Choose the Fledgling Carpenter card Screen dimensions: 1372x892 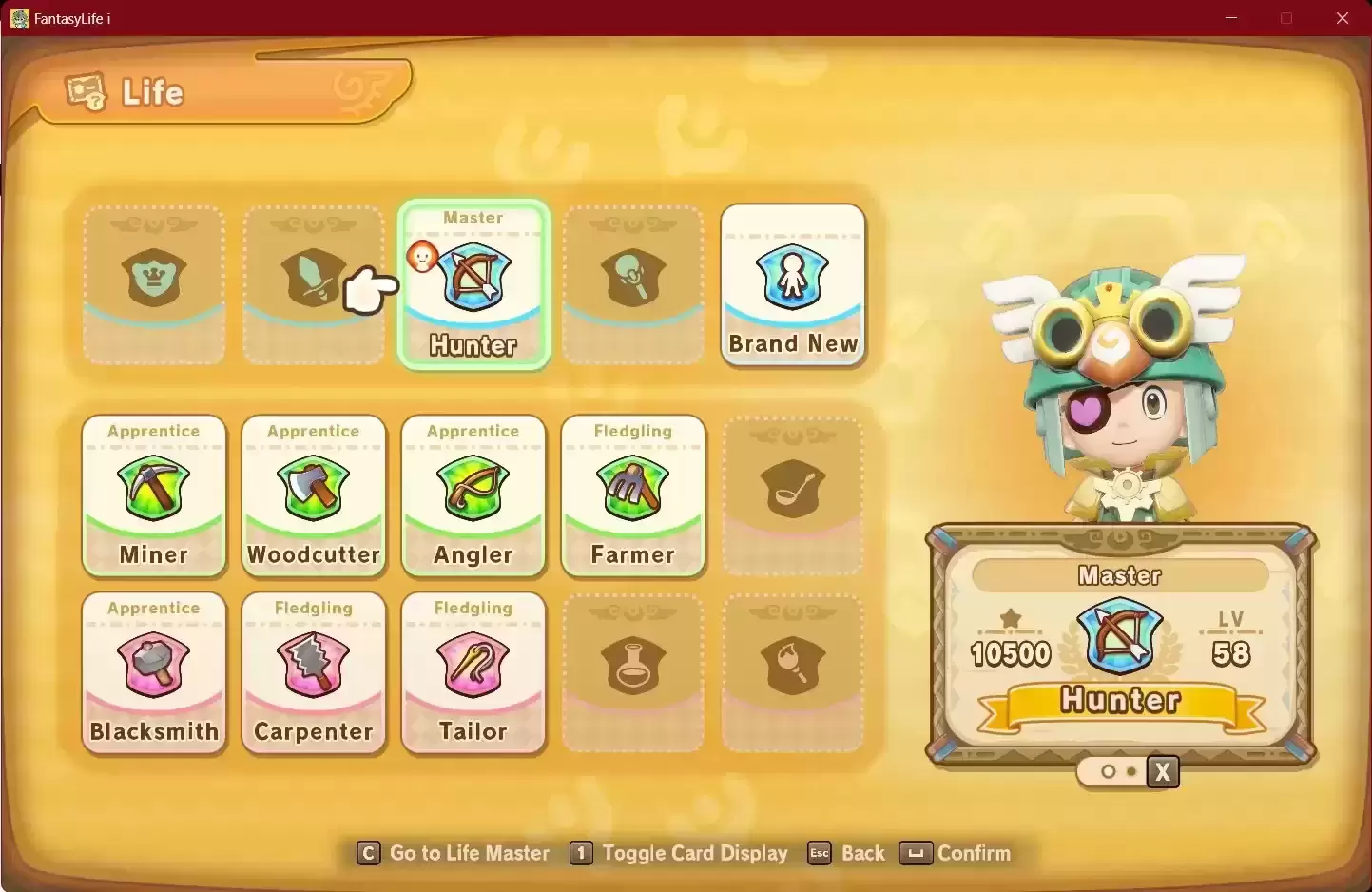(314, 673)
